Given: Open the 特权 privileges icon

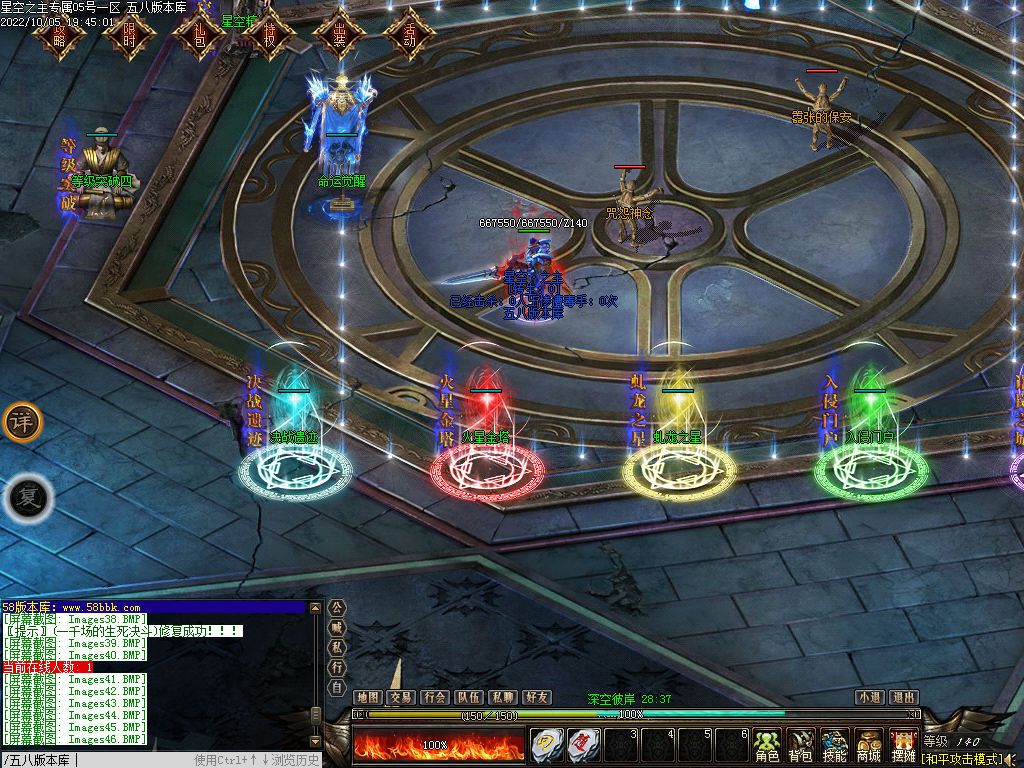Looking at the screenshot, I should point(268,36).
